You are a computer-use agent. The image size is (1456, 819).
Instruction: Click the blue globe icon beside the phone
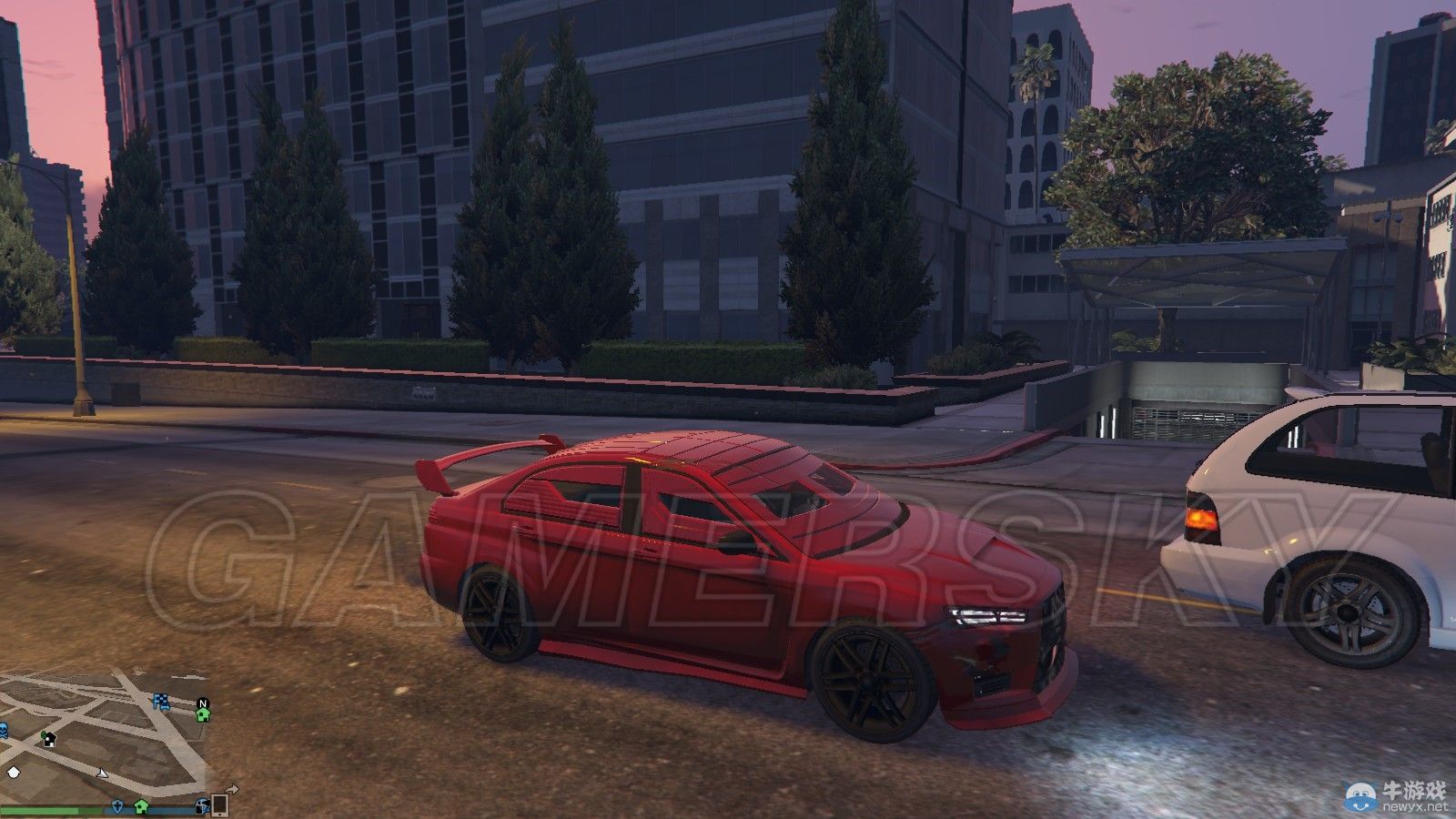click(202, 807)
